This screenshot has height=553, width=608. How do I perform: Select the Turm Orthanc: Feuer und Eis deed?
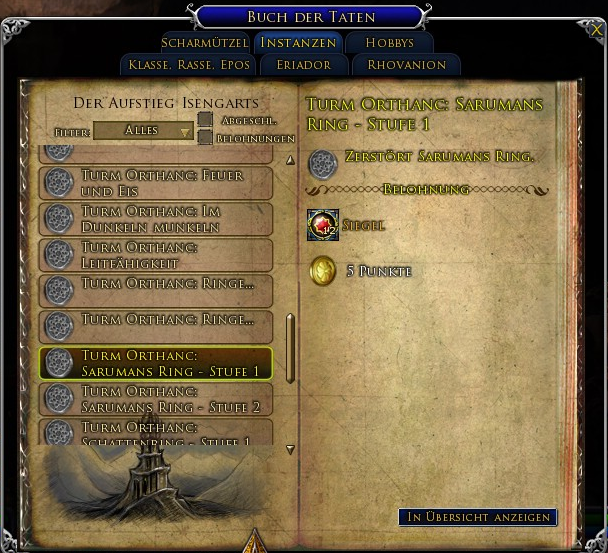pos(156,182)
